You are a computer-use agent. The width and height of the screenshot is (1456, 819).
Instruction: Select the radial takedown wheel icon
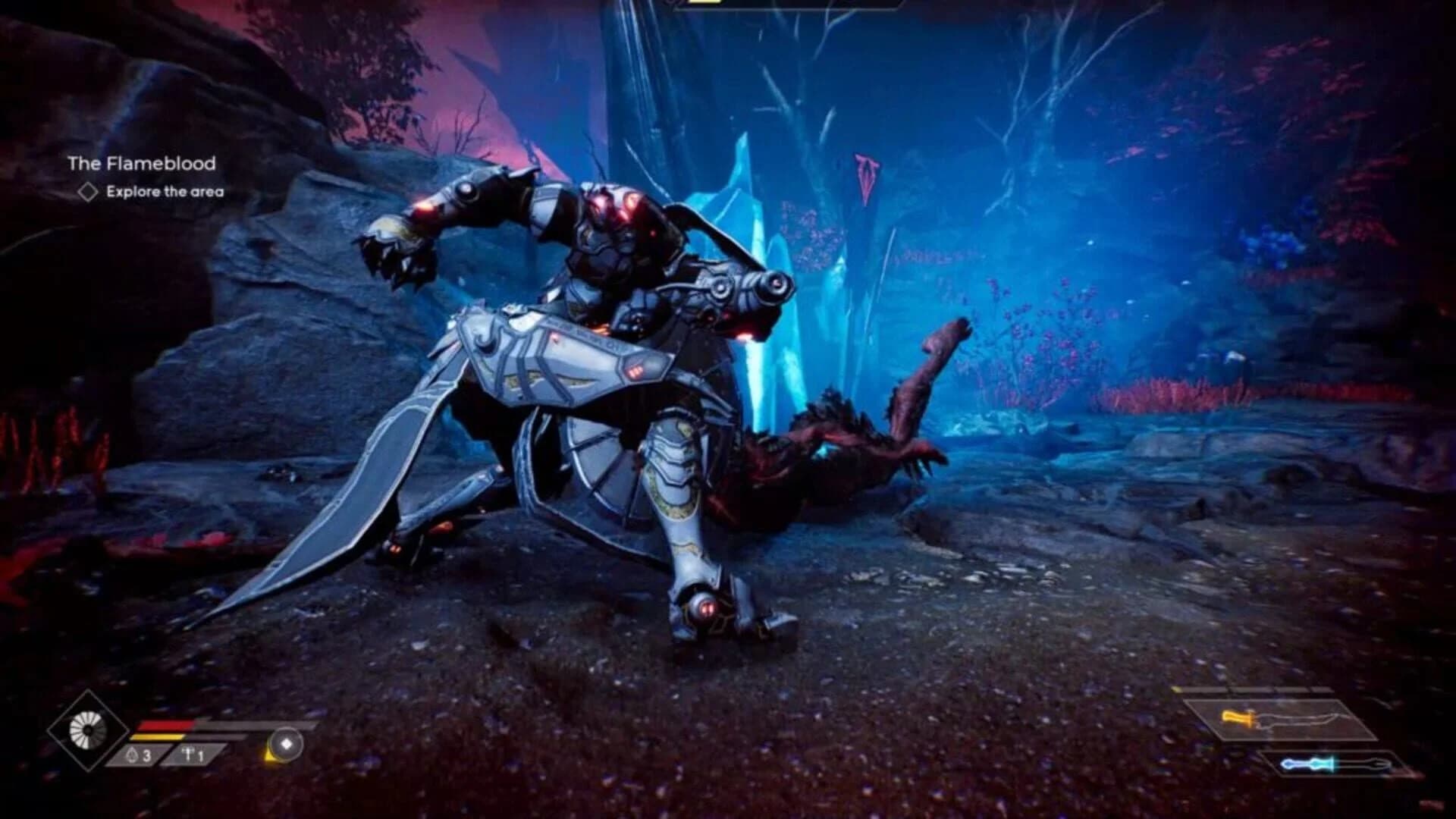coord(88,728)
